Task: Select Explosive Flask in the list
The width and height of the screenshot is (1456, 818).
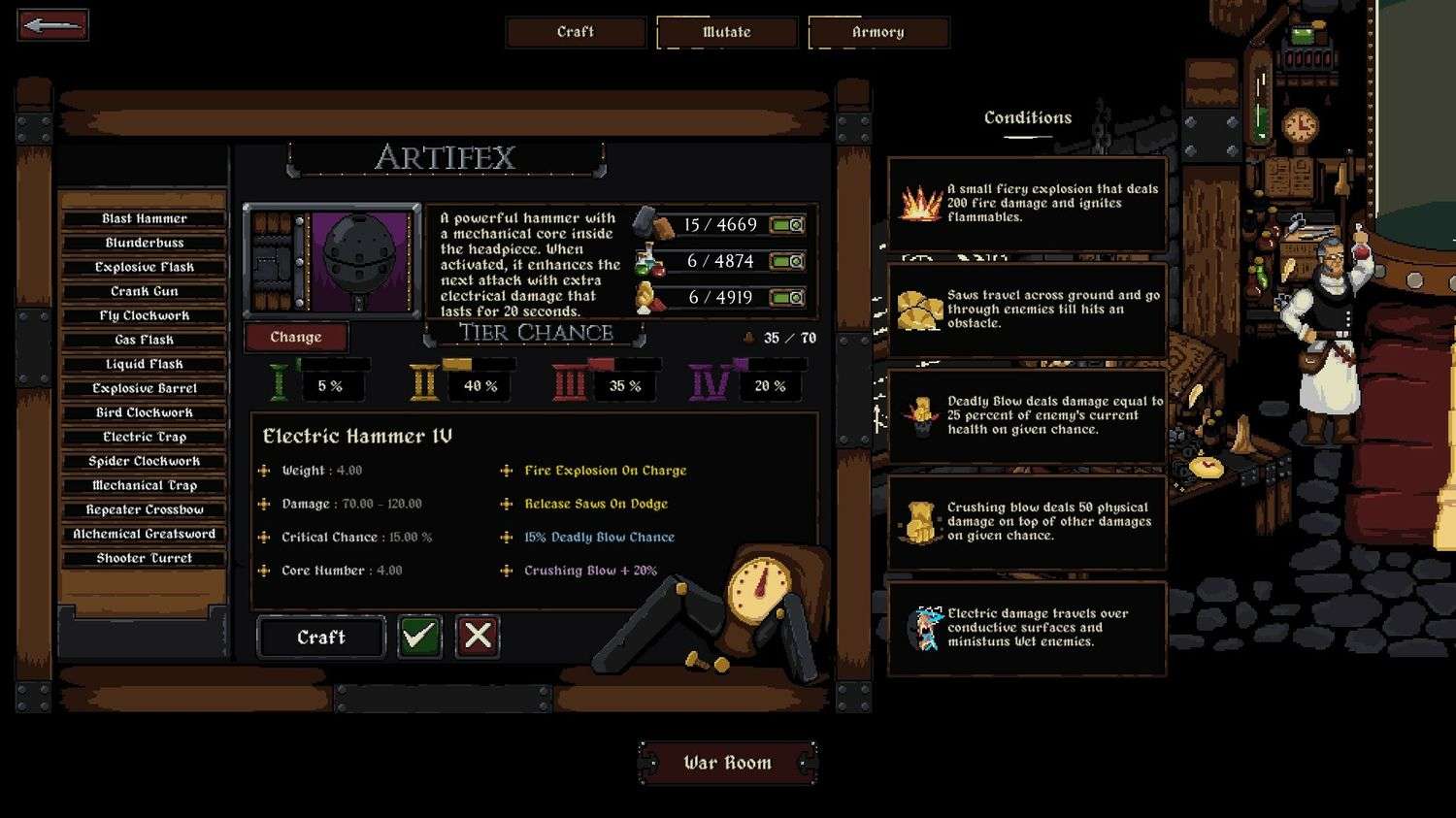Action: point(145,267)
